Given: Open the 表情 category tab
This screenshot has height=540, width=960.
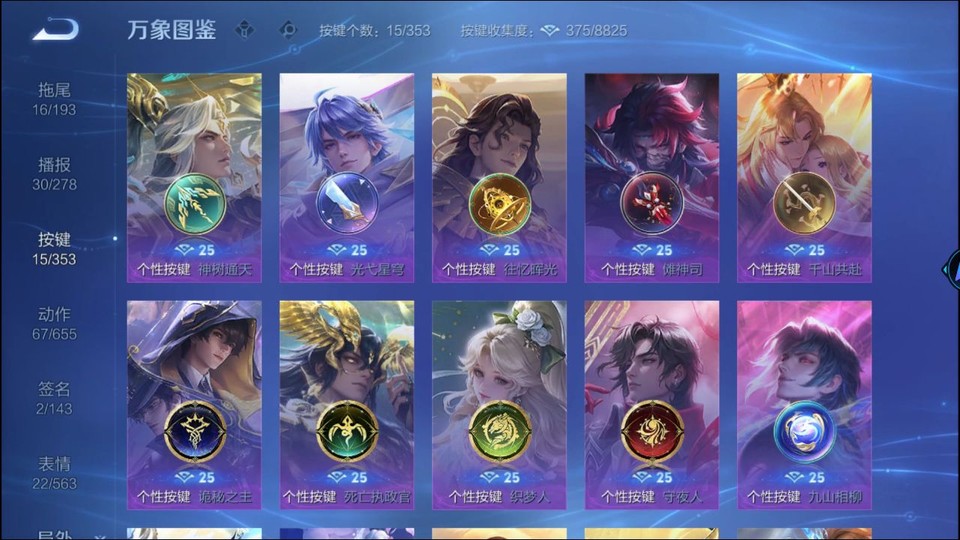Looking at the screenshot, I should click(x=54, y=473).
